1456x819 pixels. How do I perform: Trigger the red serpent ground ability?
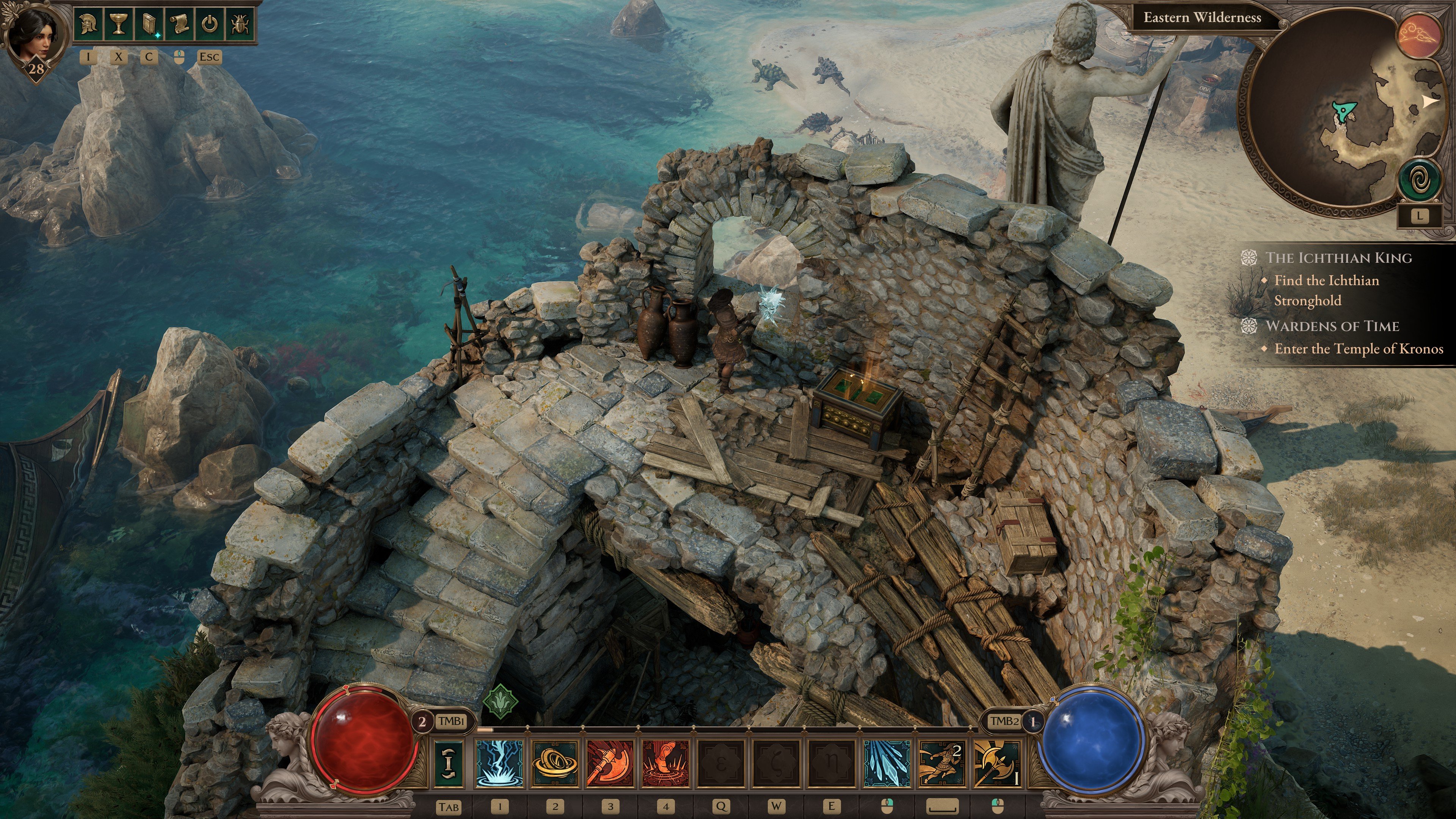[666, 763]
